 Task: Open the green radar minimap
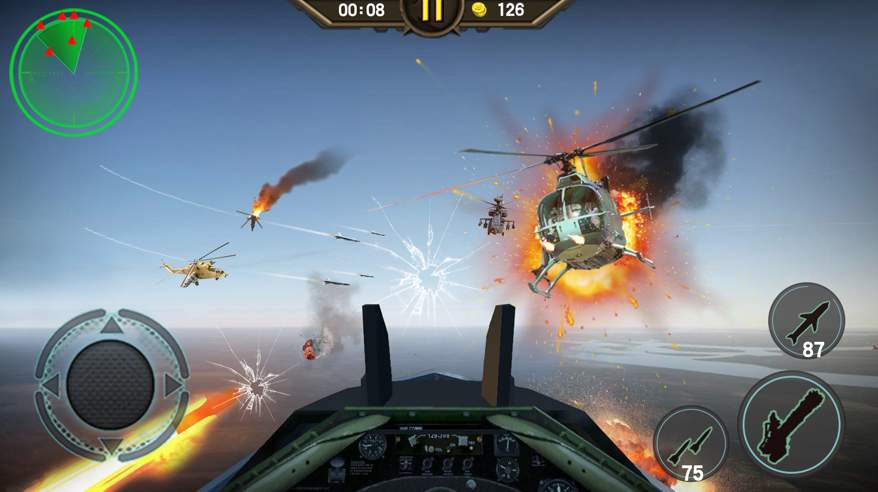tap(72, 71)
